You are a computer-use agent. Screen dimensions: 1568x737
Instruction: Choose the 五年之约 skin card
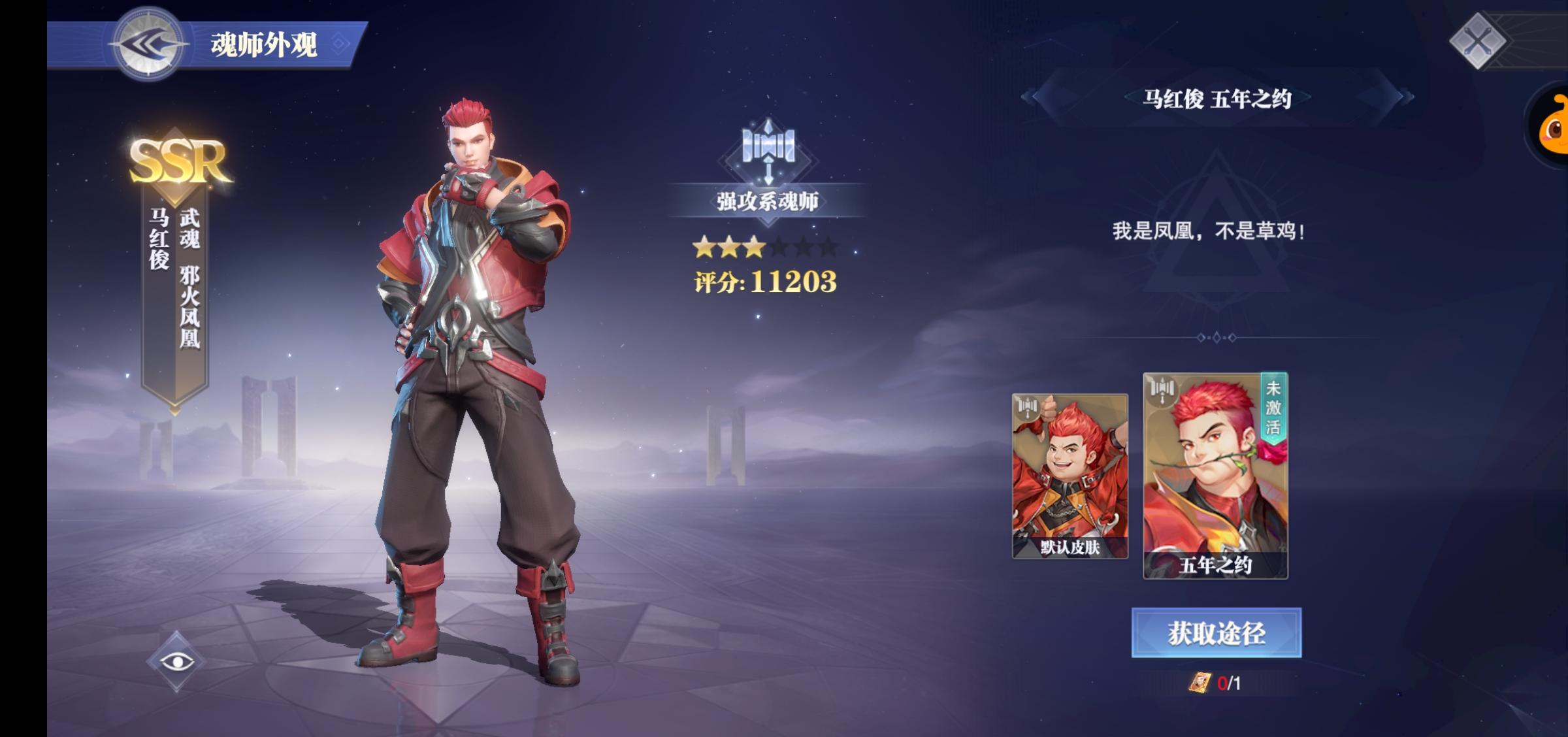click(1215, 476)
